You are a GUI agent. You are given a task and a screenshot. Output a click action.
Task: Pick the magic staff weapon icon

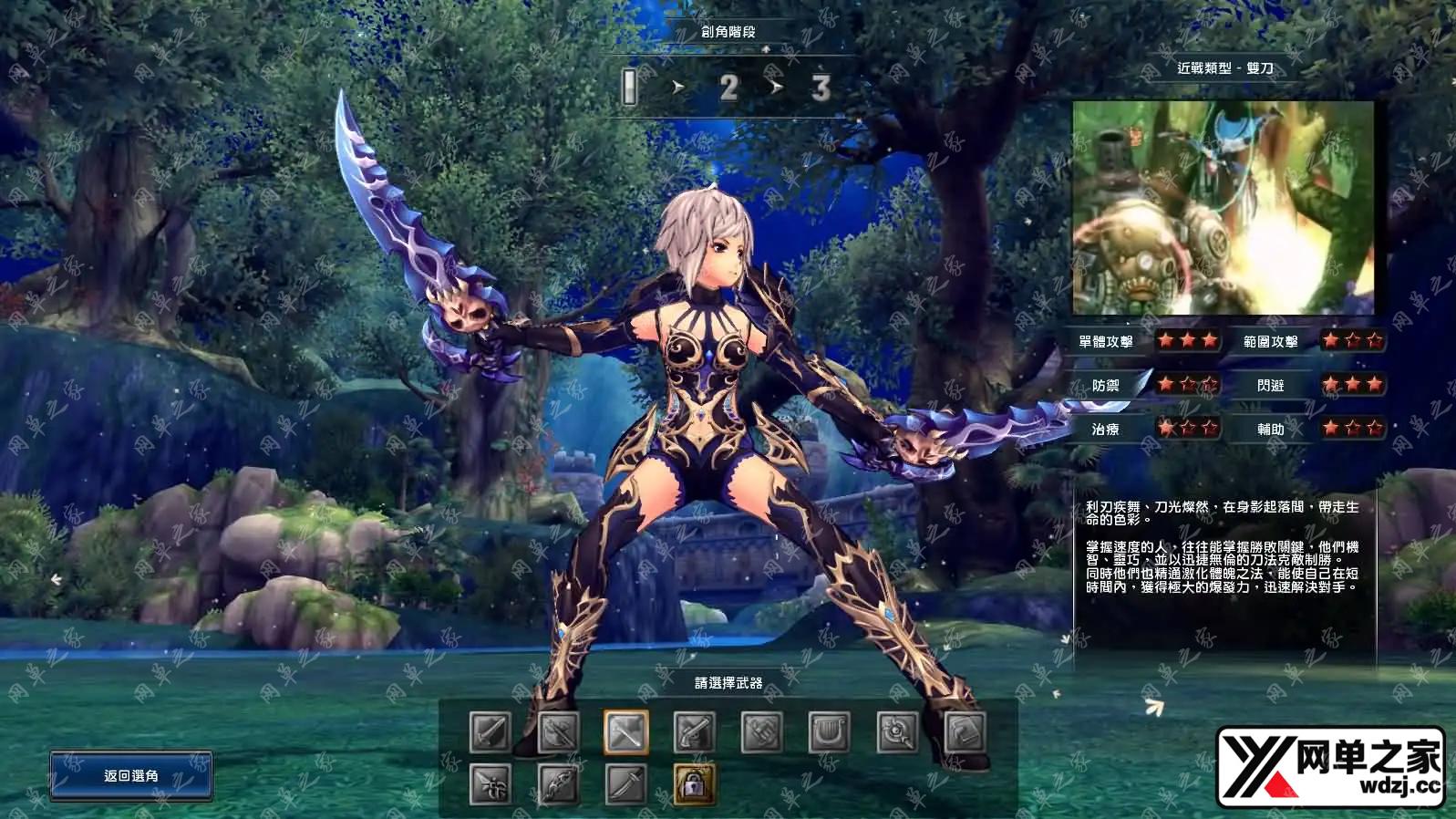(x=897, y=731)
